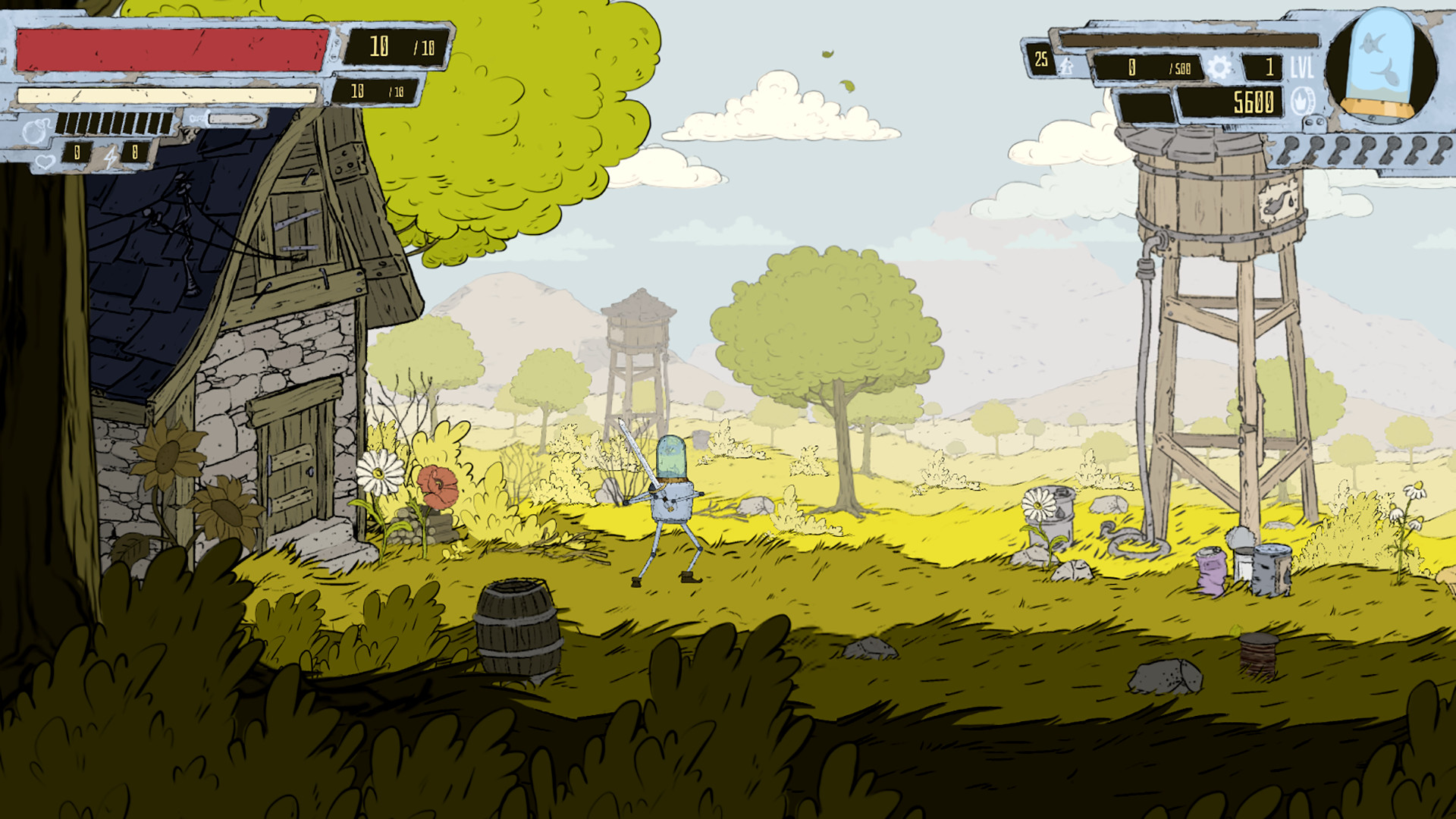Click the rabbit icon beside the 25 counter
The height and width of the screenshot is (819, 1456).
click(1065, 67)
